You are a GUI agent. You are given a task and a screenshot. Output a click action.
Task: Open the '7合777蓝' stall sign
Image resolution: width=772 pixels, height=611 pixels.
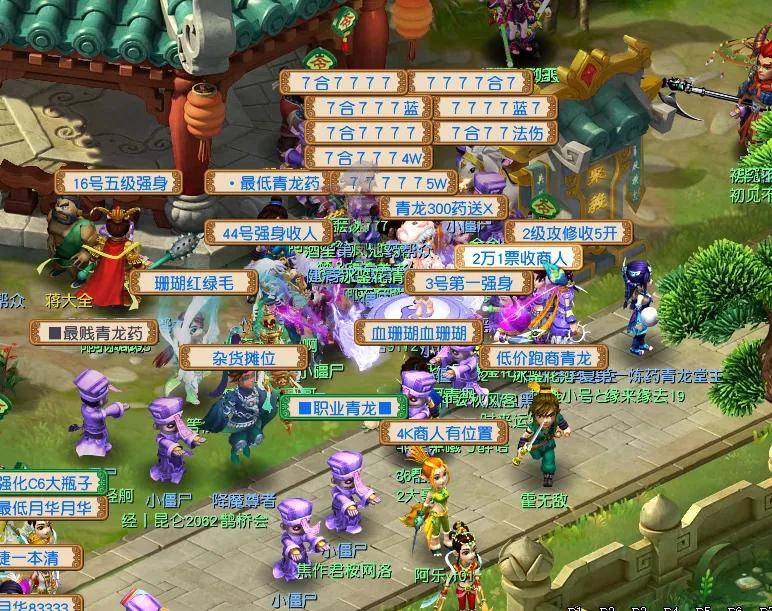[x=356, y=108]
